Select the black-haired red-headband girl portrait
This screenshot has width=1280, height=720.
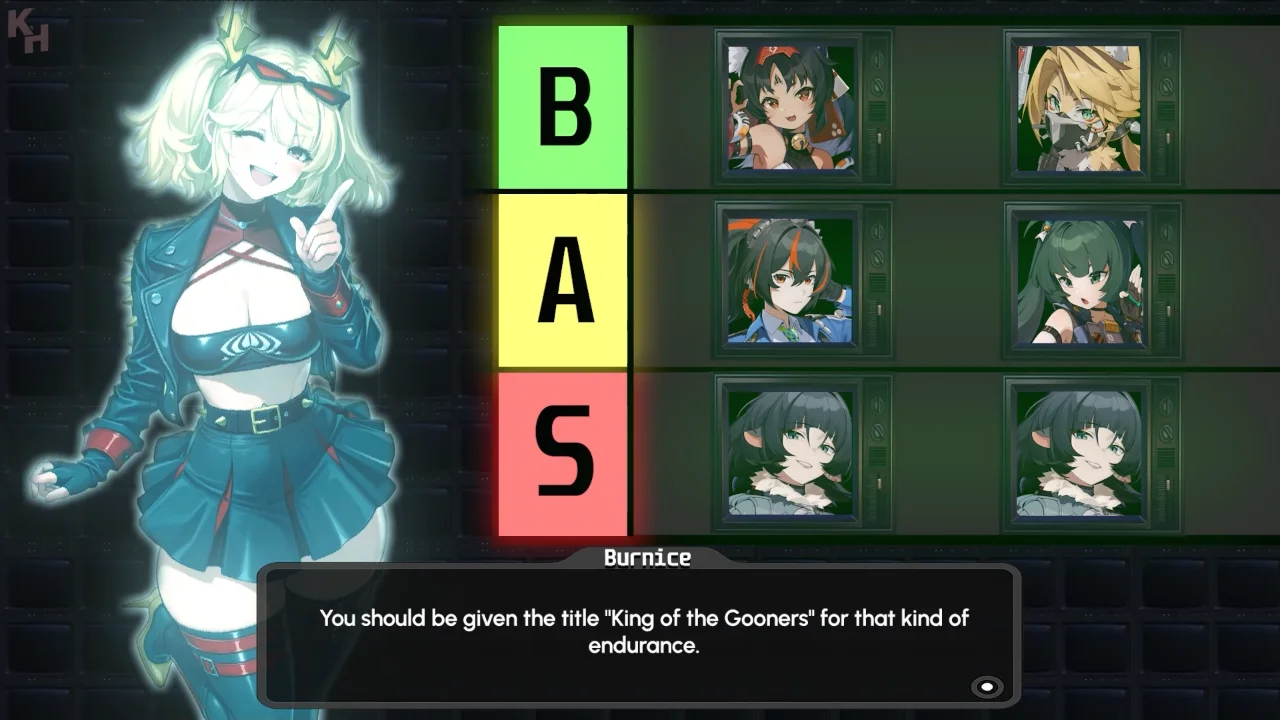pyautogui.click(x=790, y=107)
